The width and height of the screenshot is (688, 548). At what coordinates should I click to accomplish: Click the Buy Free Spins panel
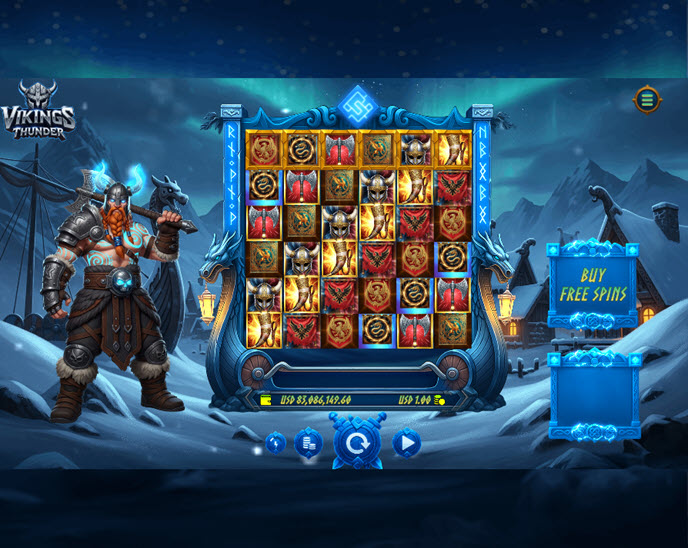tap(592, 284)
